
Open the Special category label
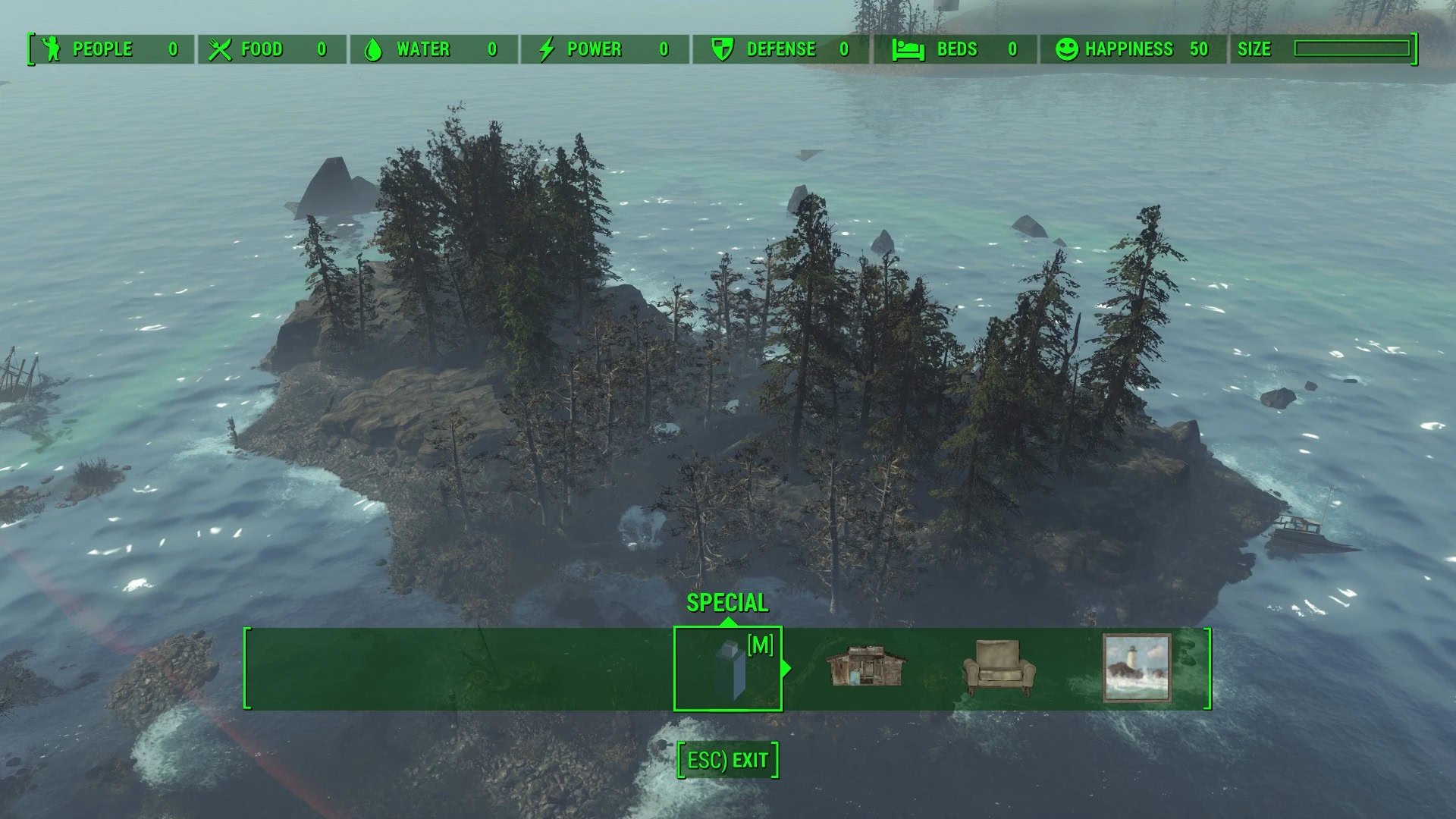coord(727,603)
